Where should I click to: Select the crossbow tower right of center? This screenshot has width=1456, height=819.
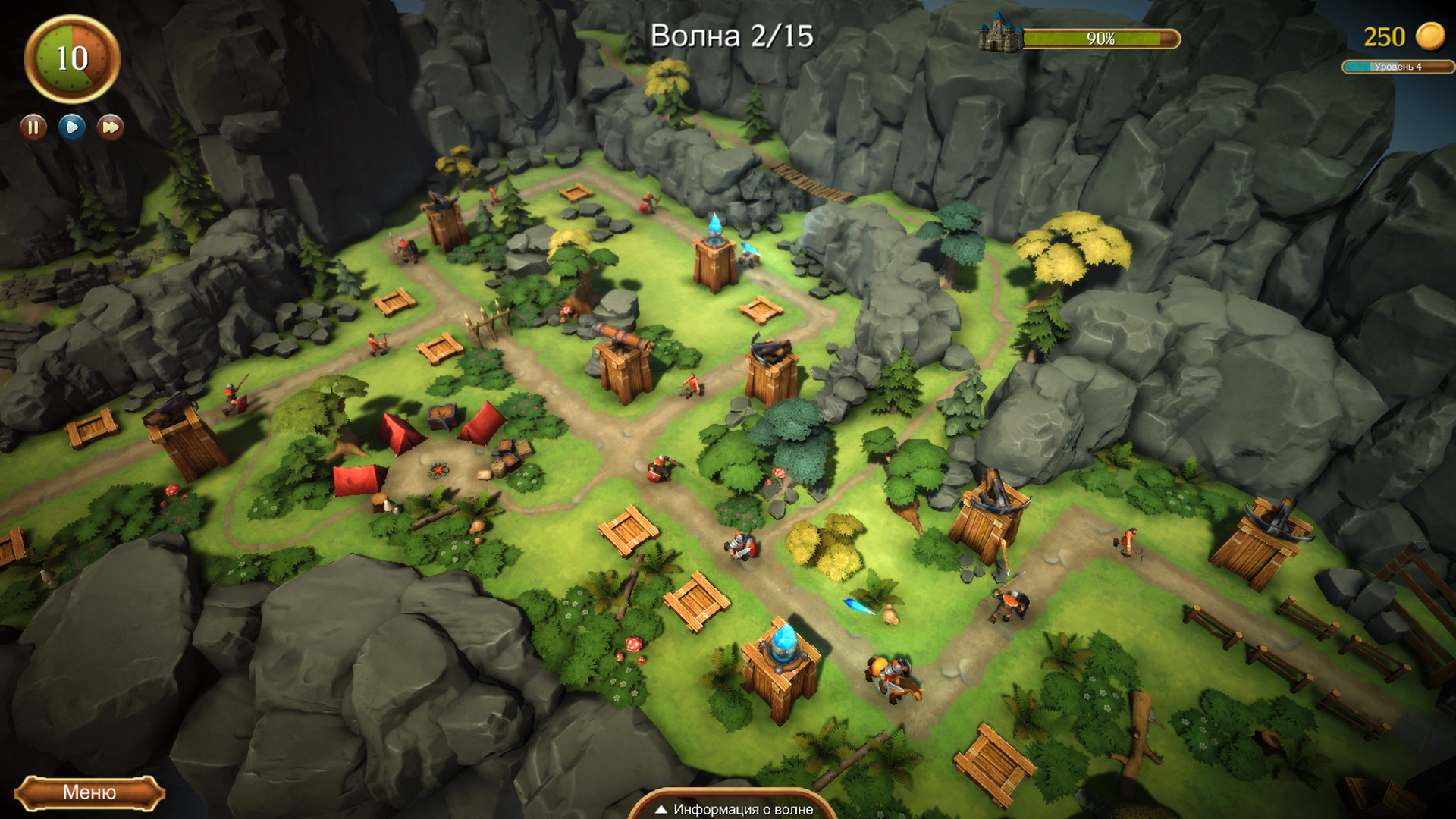pos(990,516)
